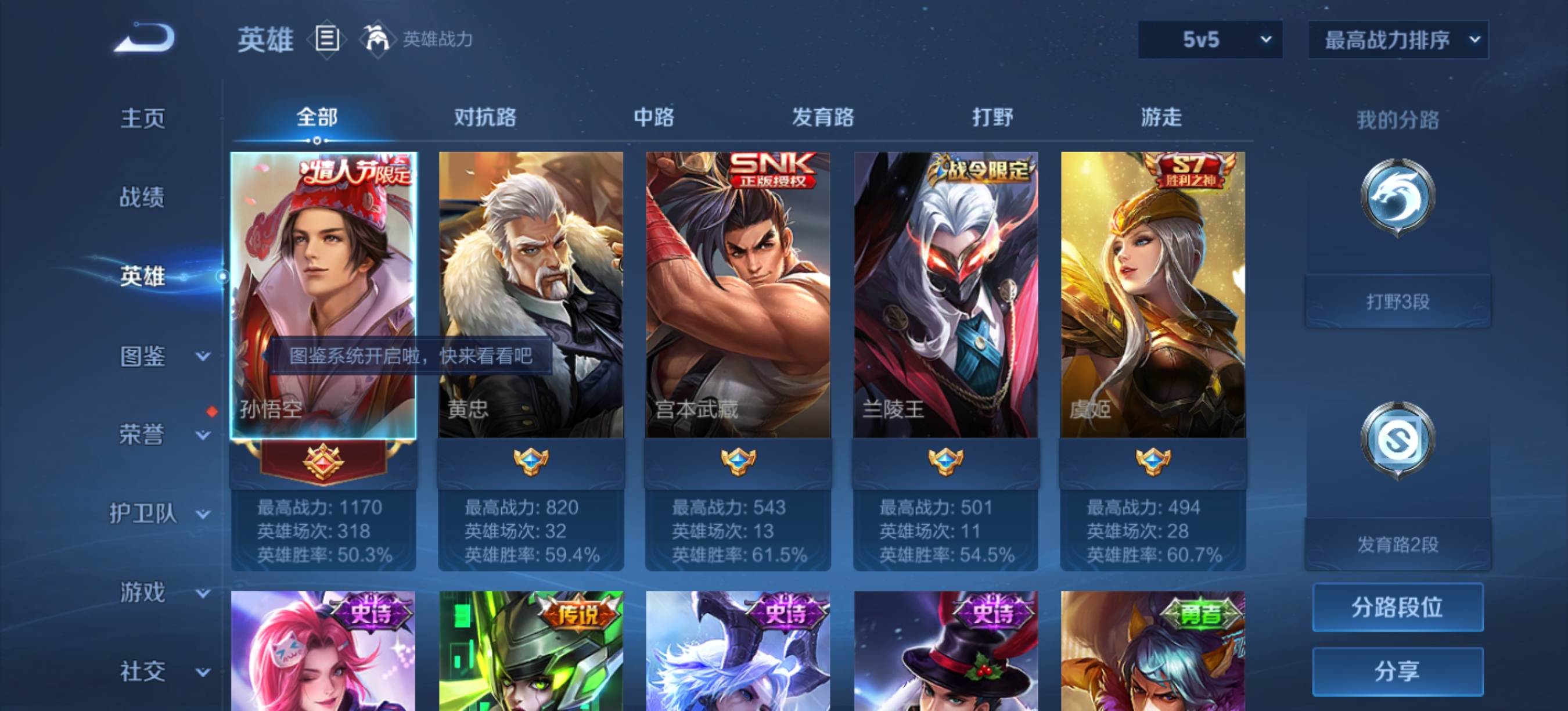Expand the 荣誉 sidebar section
Image resolution: width=1568 pixels, height=711 pixels.
(x=160, y=435)
